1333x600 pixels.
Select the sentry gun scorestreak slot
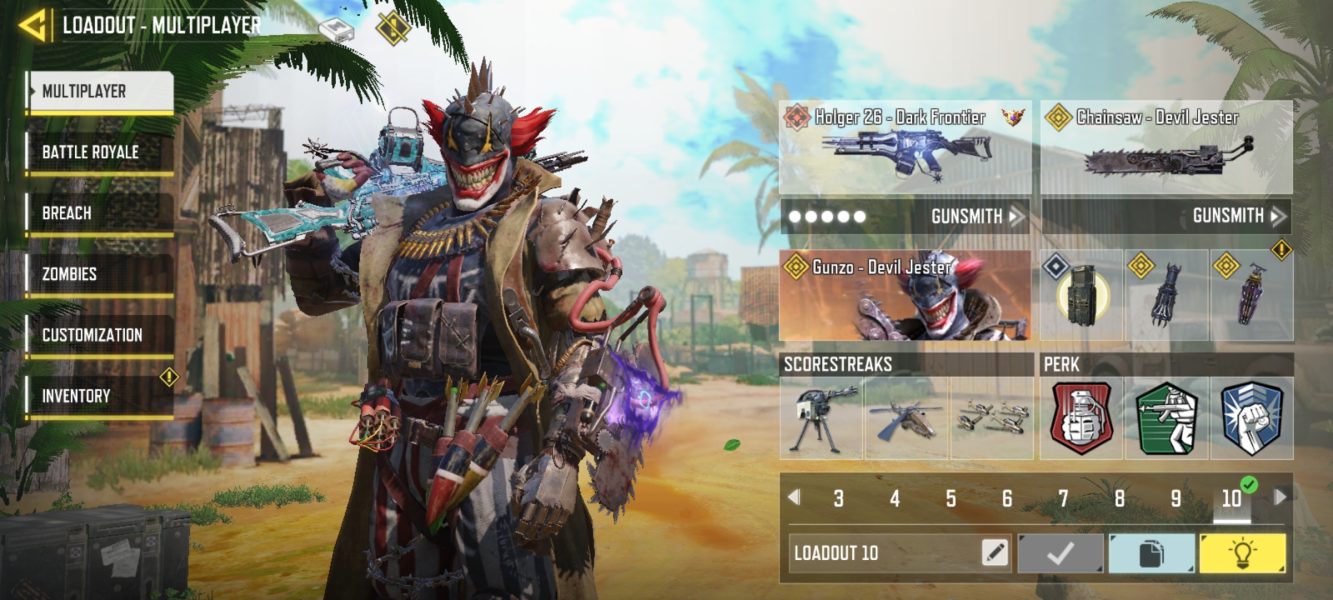point(821,418)
